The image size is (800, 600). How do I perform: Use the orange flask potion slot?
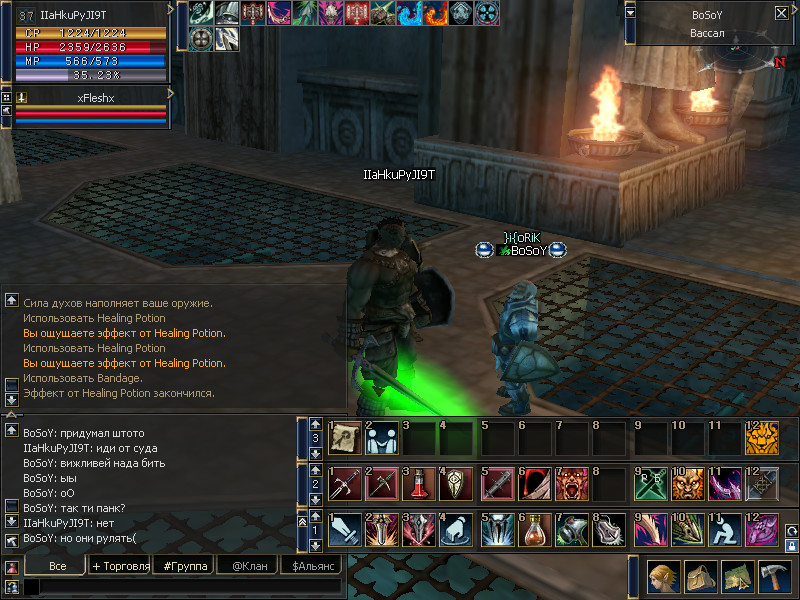tap(533, 528)
